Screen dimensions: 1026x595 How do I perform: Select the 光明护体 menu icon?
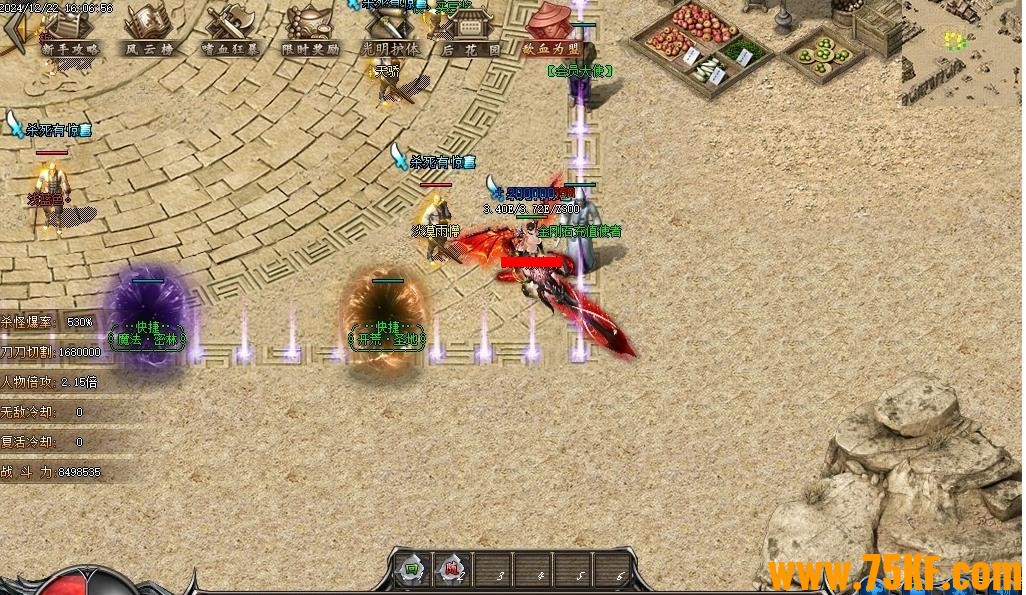[x=390, y=30]
